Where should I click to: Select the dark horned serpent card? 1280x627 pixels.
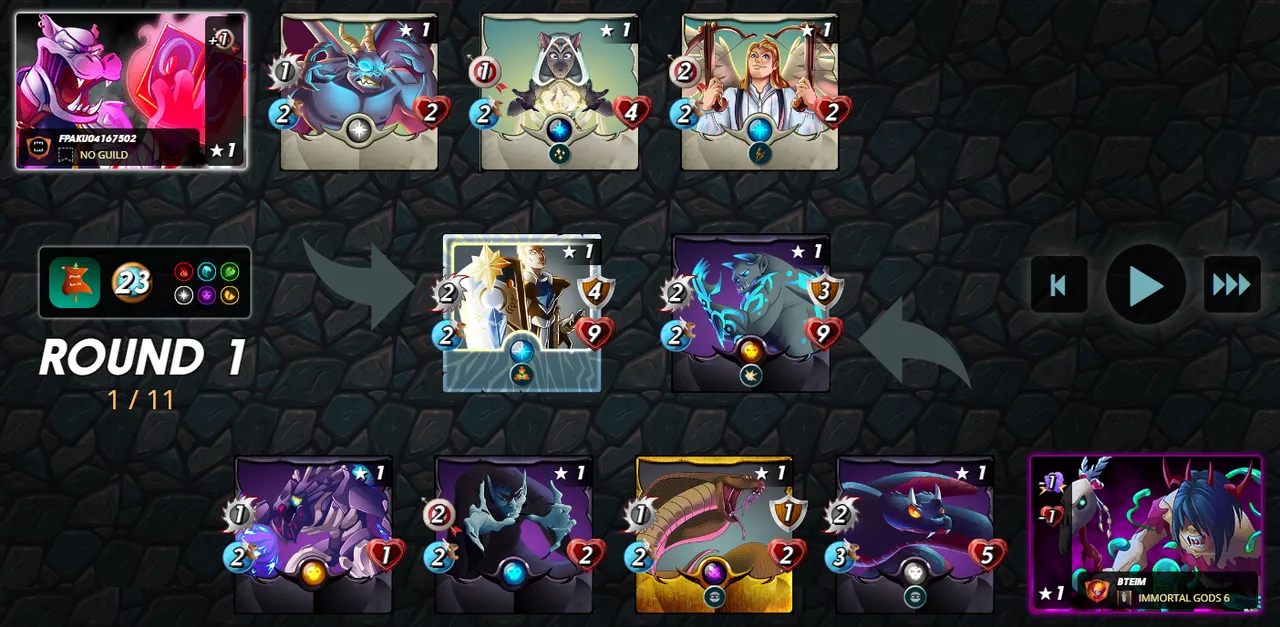[x=915, y=534]
